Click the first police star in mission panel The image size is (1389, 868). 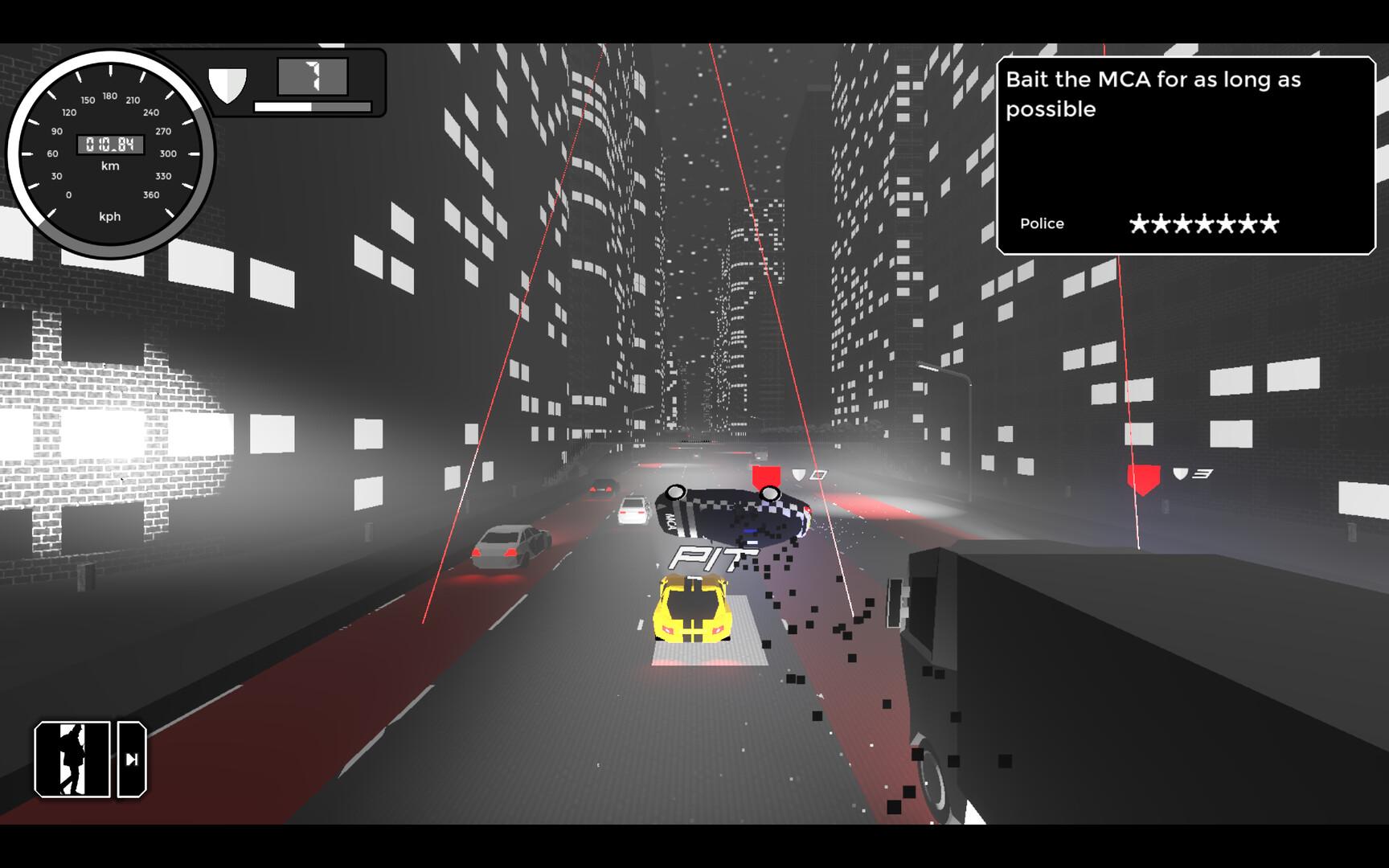(x=1139, y=223)
